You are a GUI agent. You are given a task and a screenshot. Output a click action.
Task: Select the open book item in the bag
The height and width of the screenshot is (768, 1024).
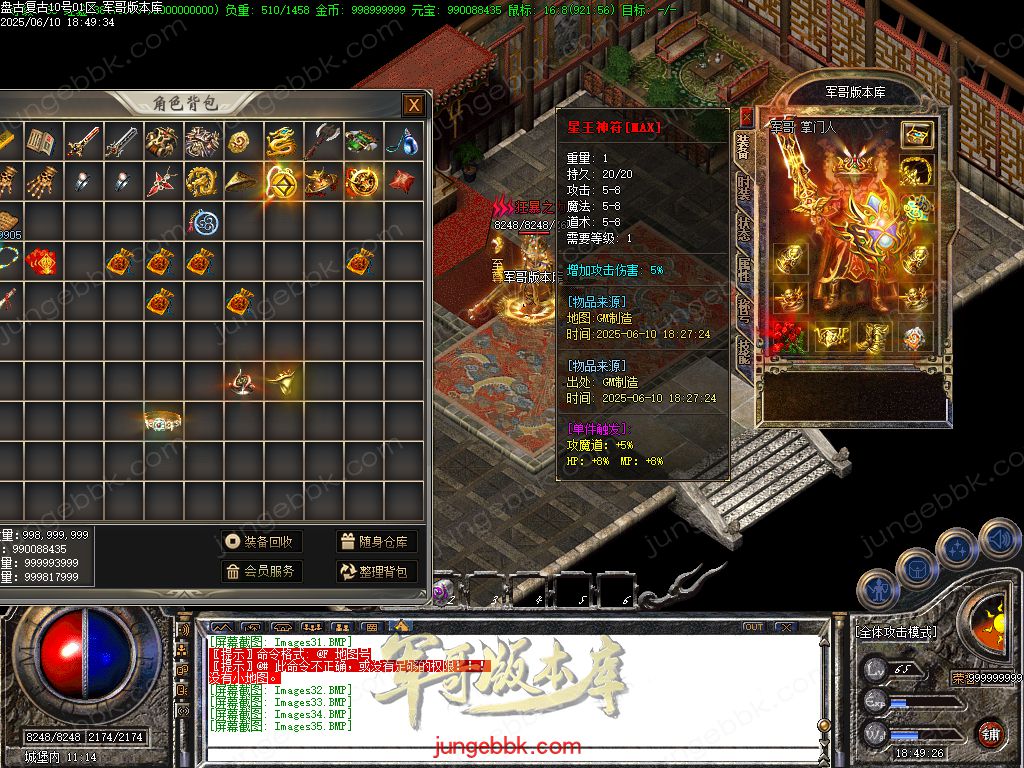coord(40,142)
